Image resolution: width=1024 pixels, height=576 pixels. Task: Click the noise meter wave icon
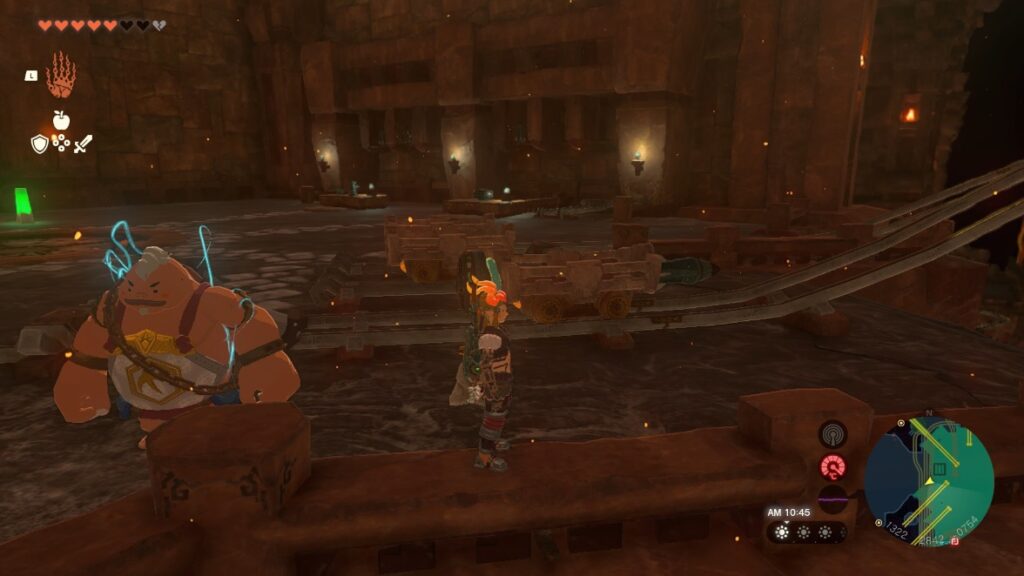click(832, 497)
